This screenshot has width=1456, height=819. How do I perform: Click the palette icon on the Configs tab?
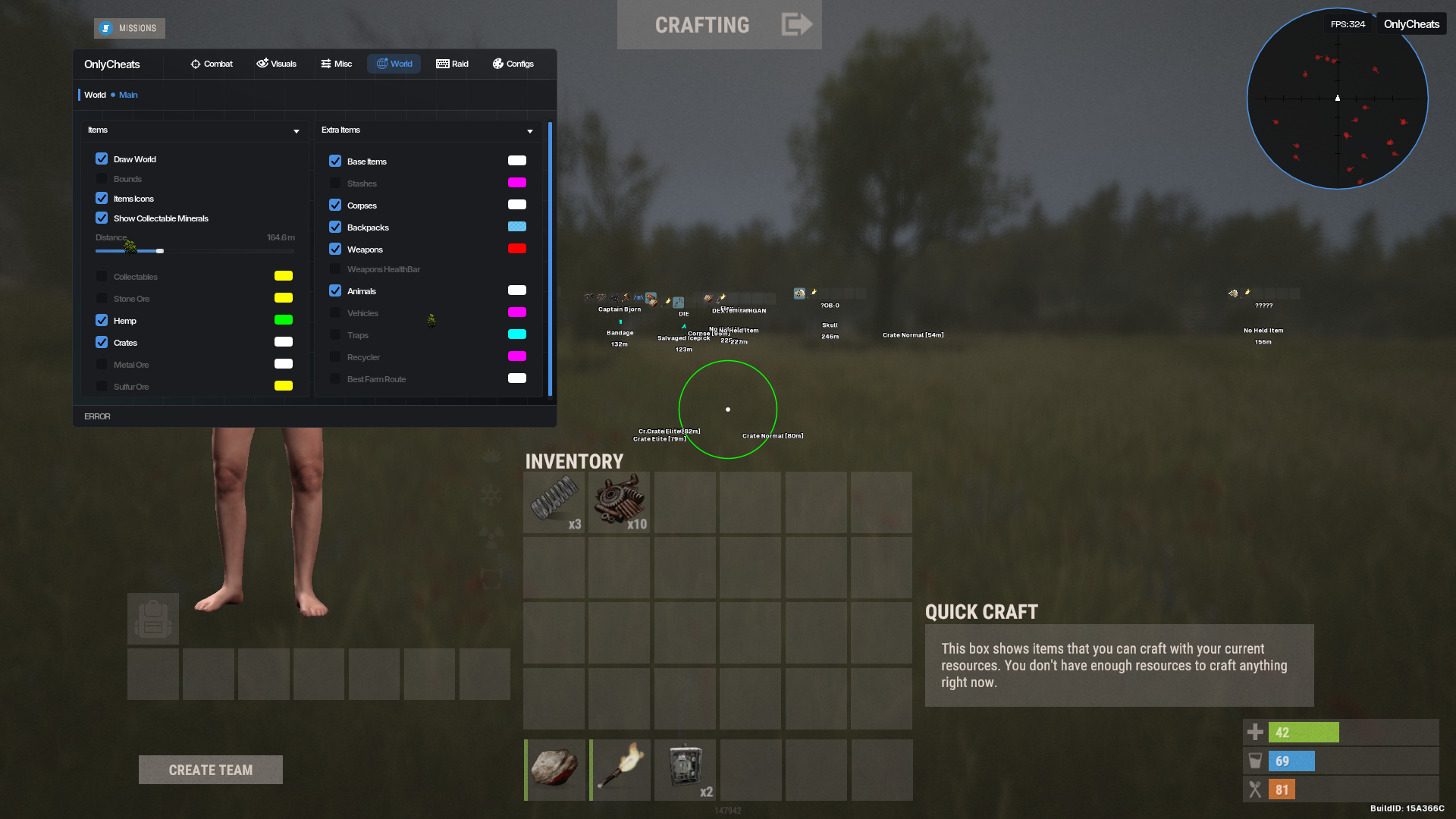pos(497,64)
